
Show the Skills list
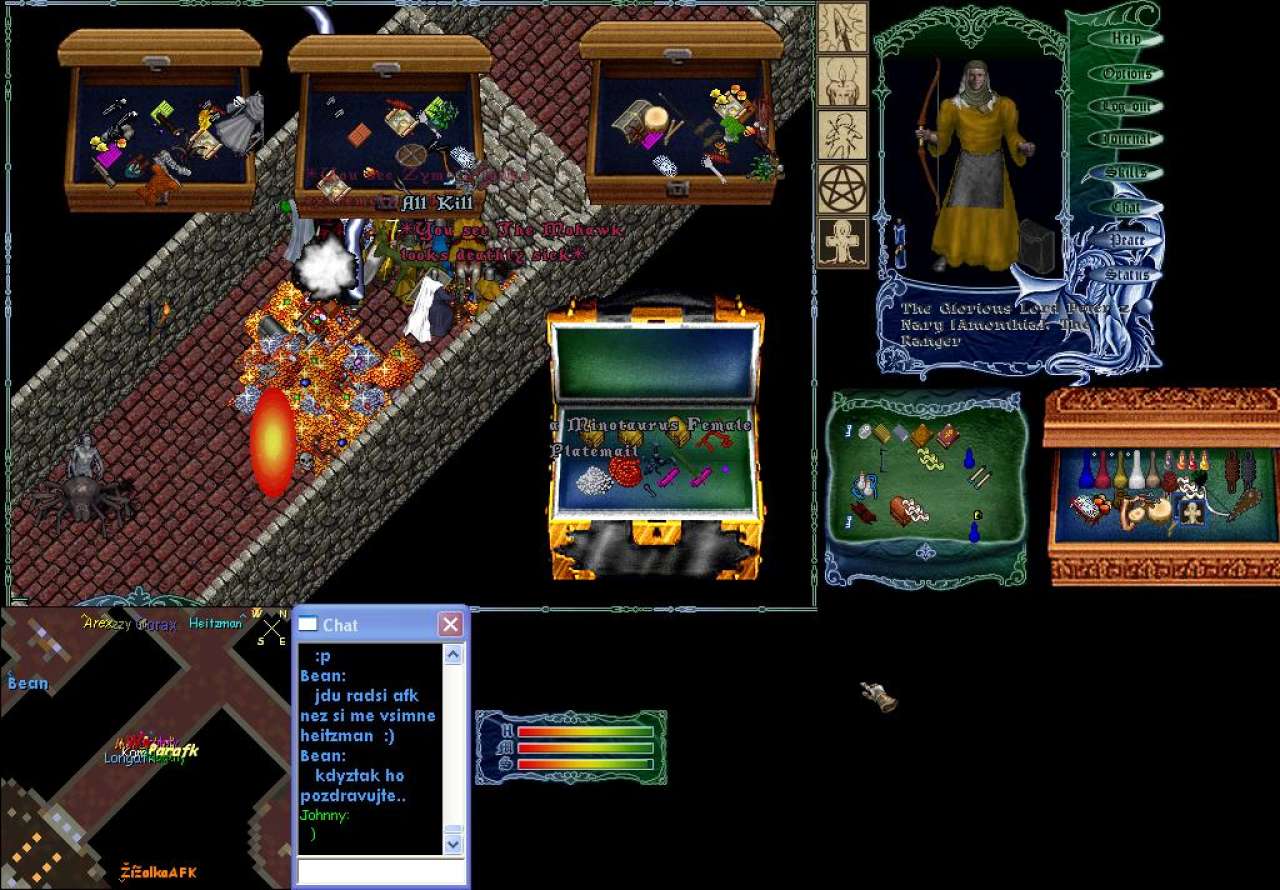pos(1126,173)
